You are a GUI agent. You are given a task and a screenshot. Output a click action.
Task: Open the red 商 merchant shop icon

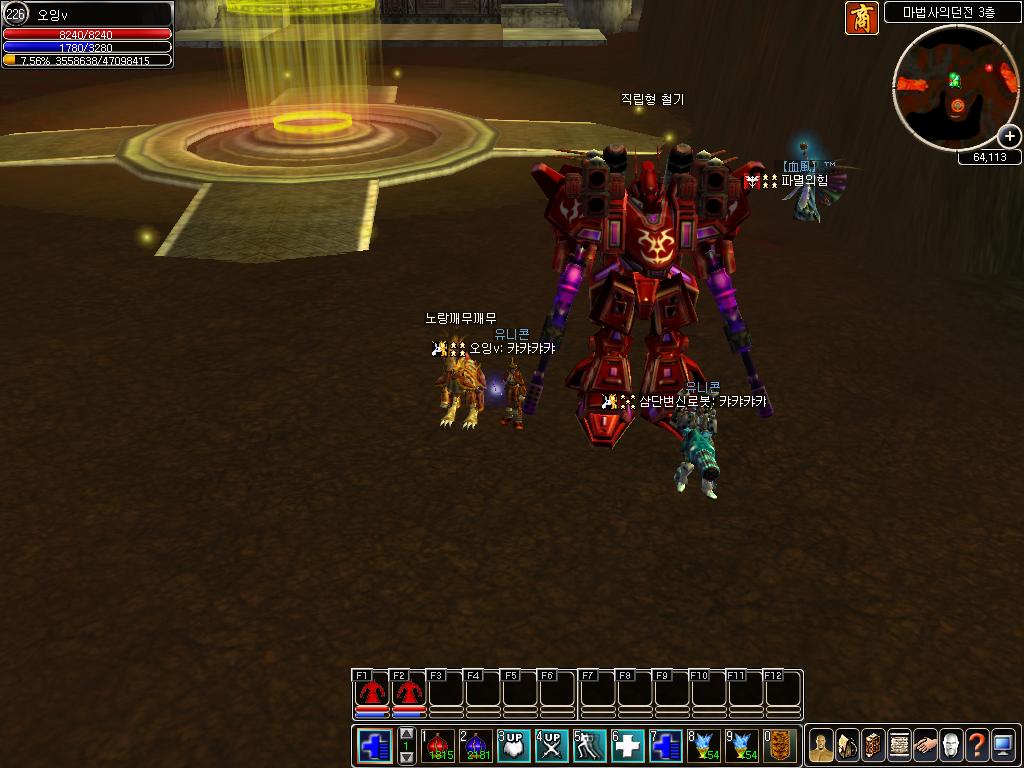pyautogui.click(x=861, y=17)
